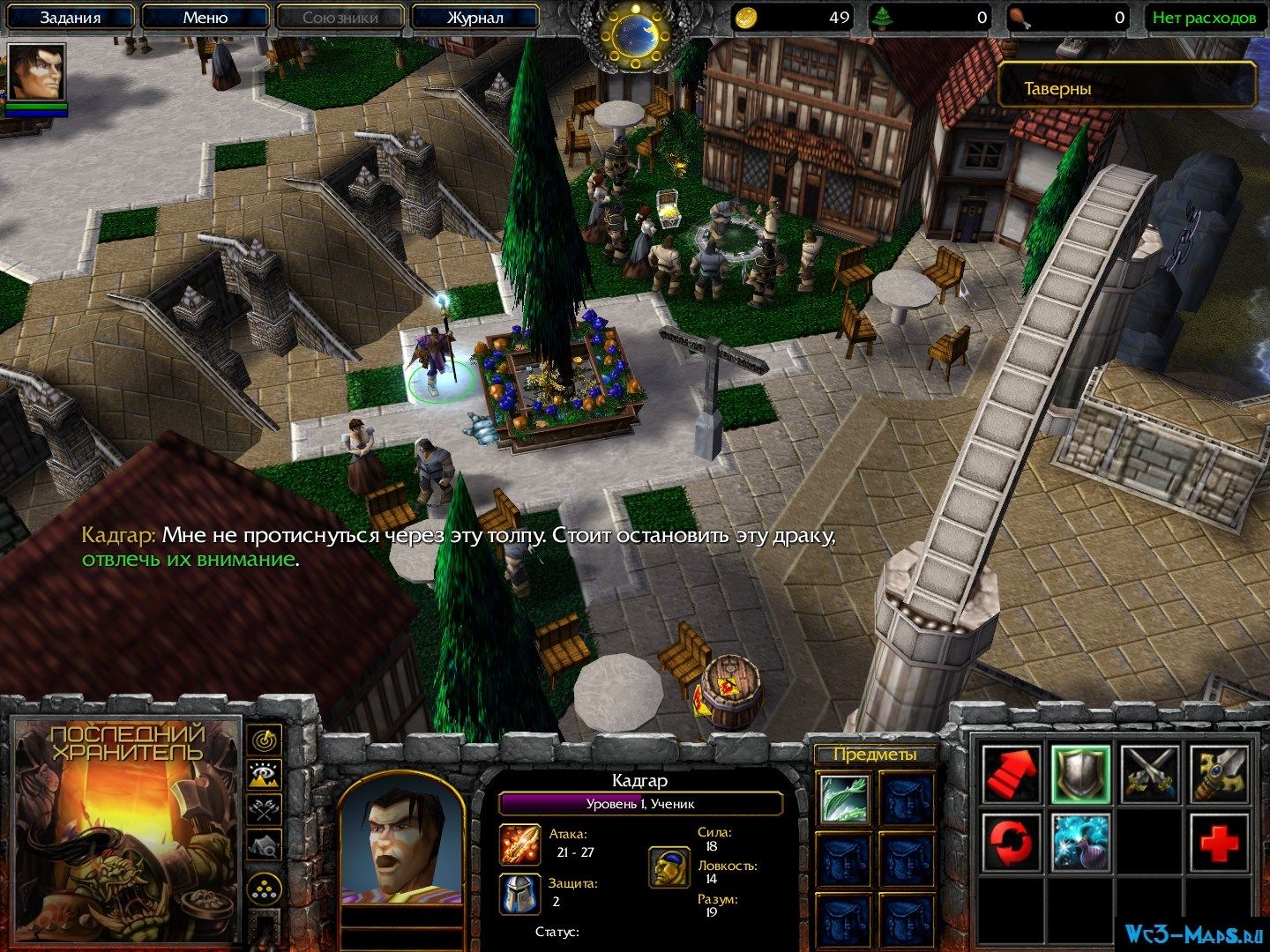This screenshot has height=952, width=1270.
Task: Use the green leaf item in inventory
Action: pyautogui.click(x=844, y=798)
